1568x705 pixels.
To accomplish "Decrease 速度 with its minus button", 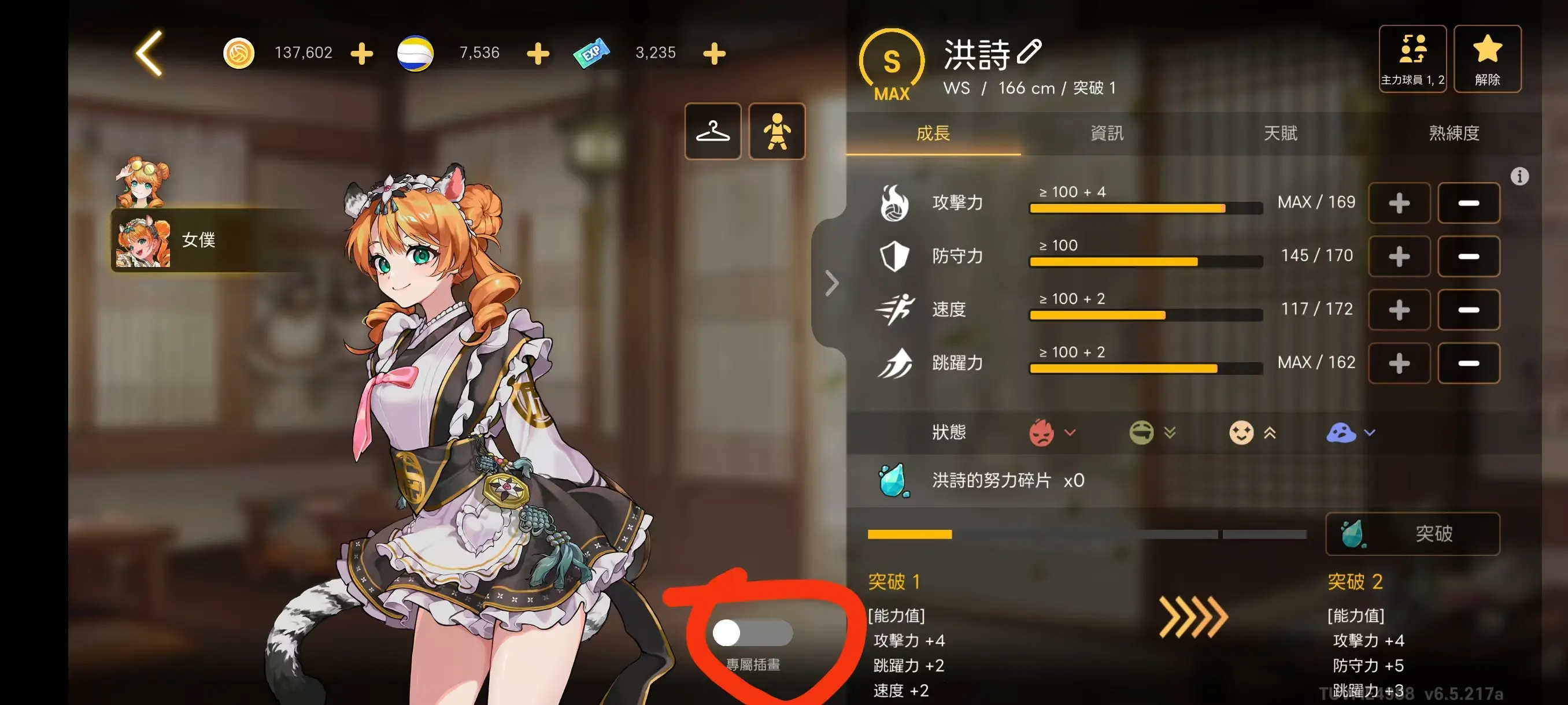I will 1468,310.
